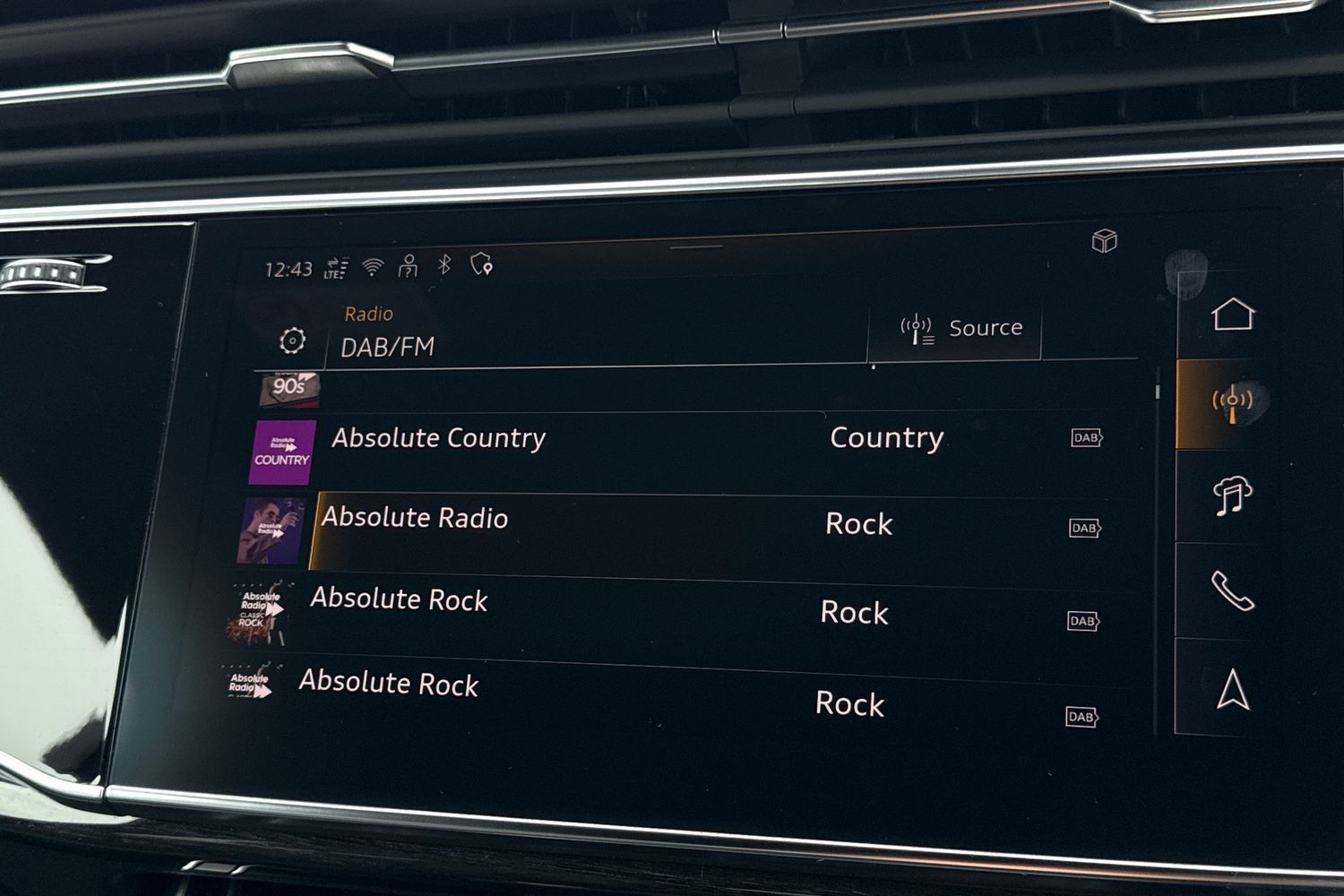Open navigation with the arrow icon
Viewport: 1344px width, 896px height.
click(x=1233, y=690)
